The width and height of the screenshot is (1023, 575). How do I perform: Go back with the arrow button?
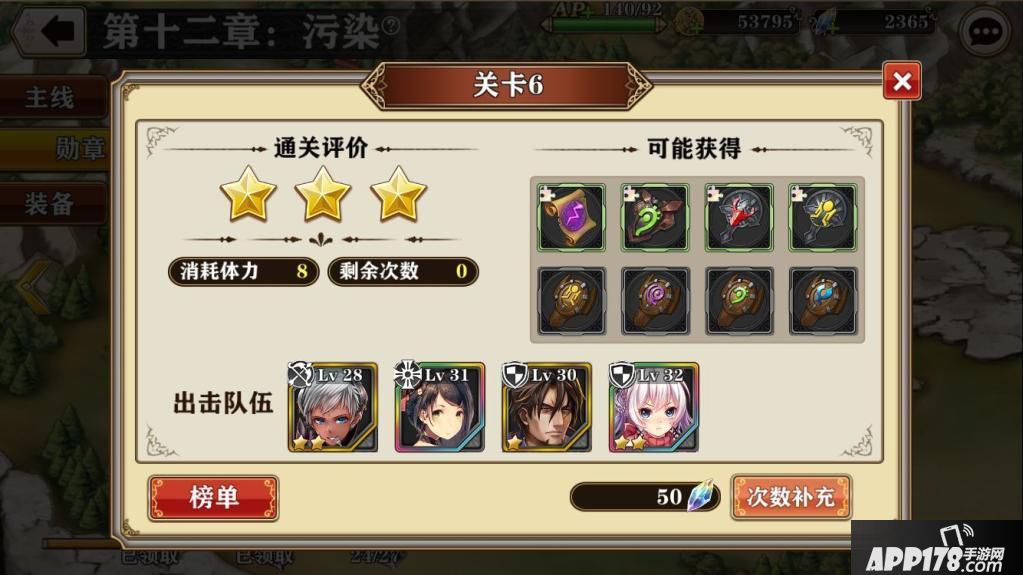point(48,31)
